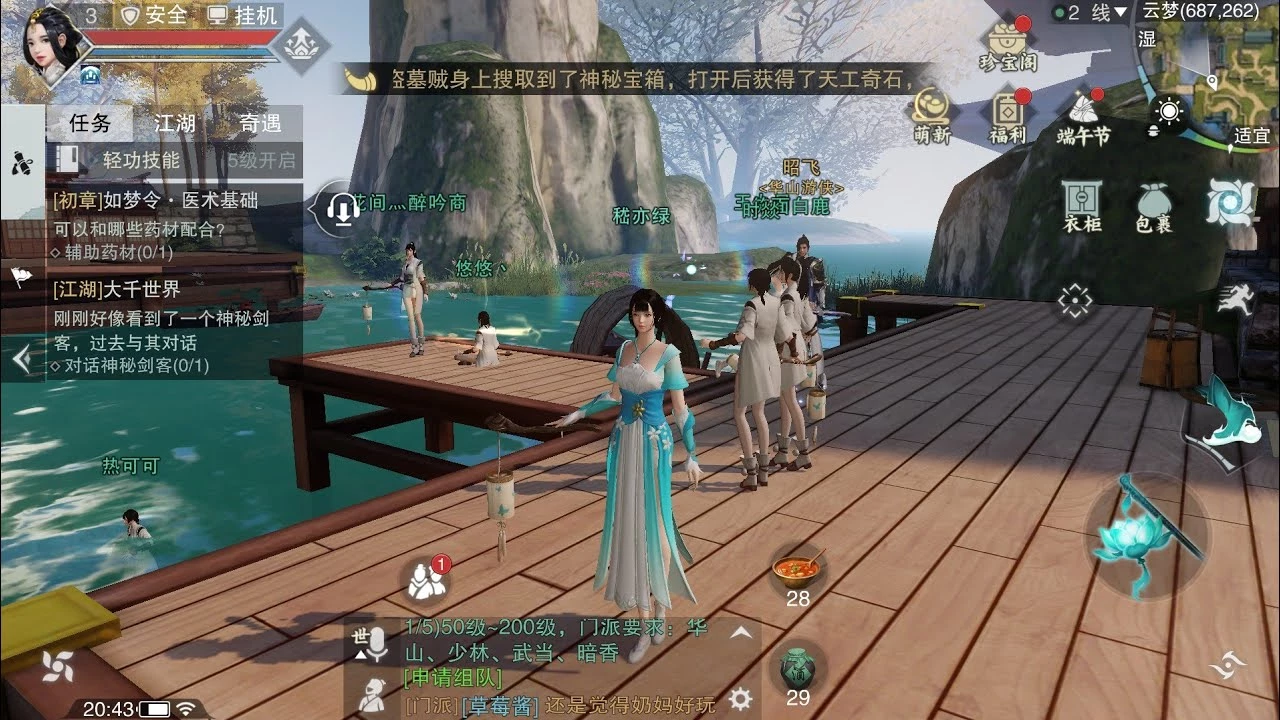The height and width of the screenshot is (720, 1280).
Task: Use the soup food item slot
Action: [x=797, y=570]
